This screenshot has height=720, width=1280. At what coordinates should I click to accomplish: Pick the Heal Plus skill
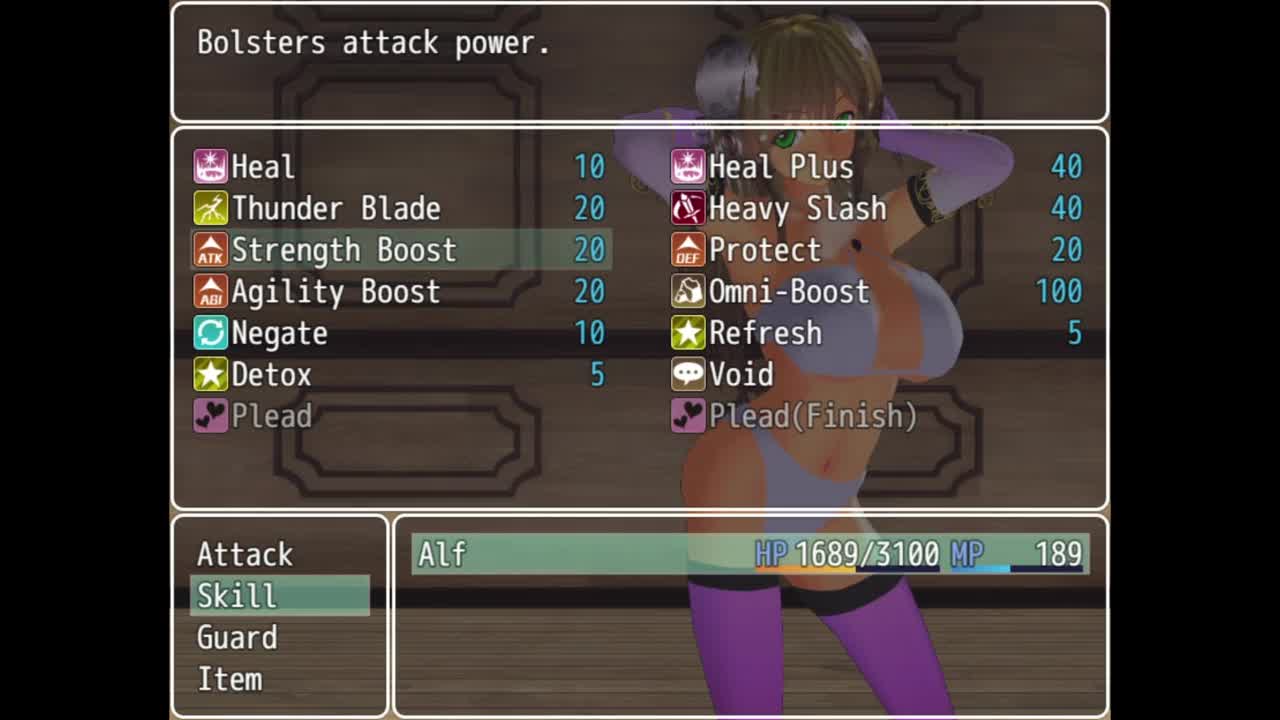pyautogui.click(x=878, y=166)
